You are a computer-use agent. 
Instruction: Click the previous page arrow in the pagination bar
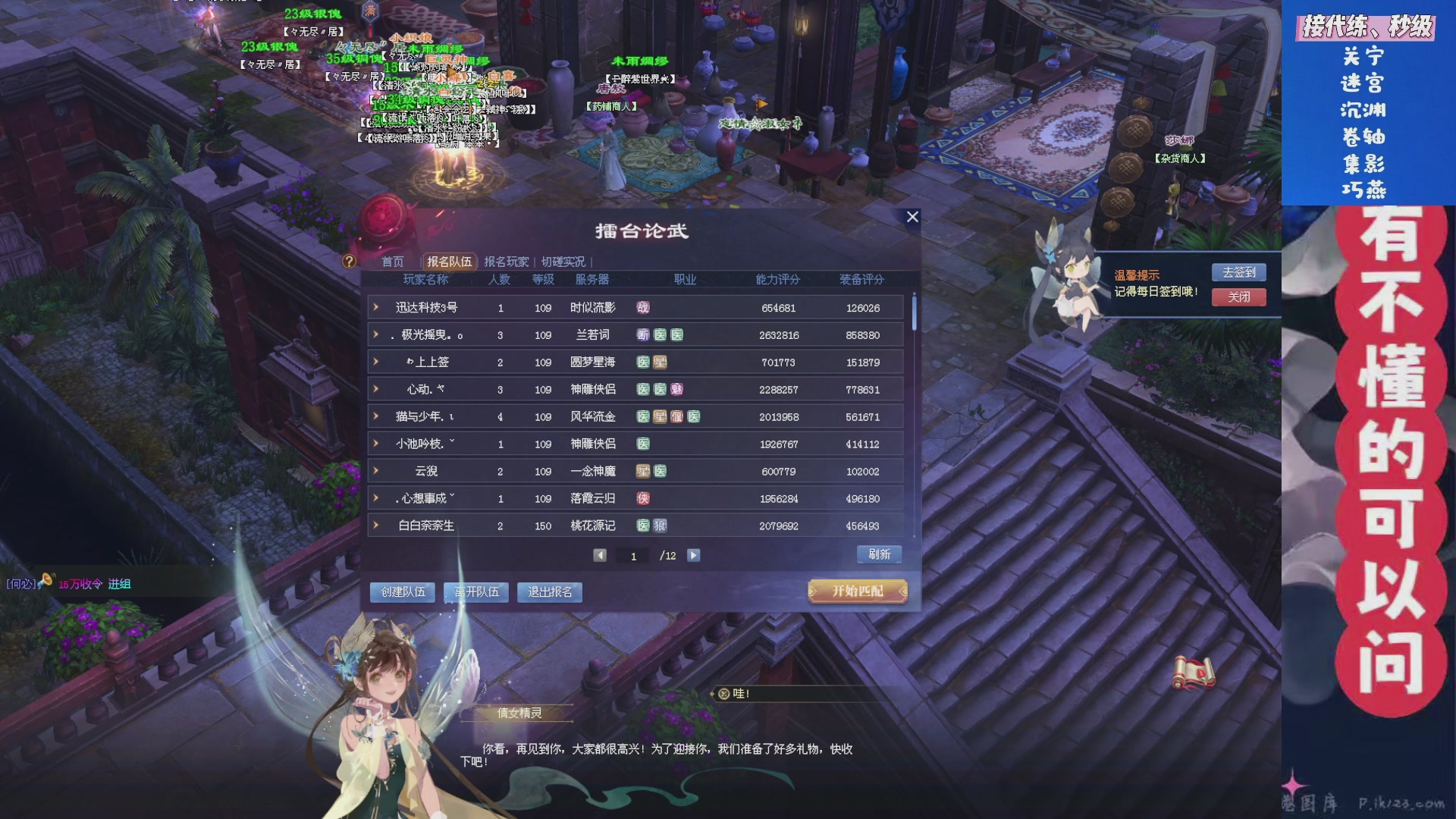601,554
